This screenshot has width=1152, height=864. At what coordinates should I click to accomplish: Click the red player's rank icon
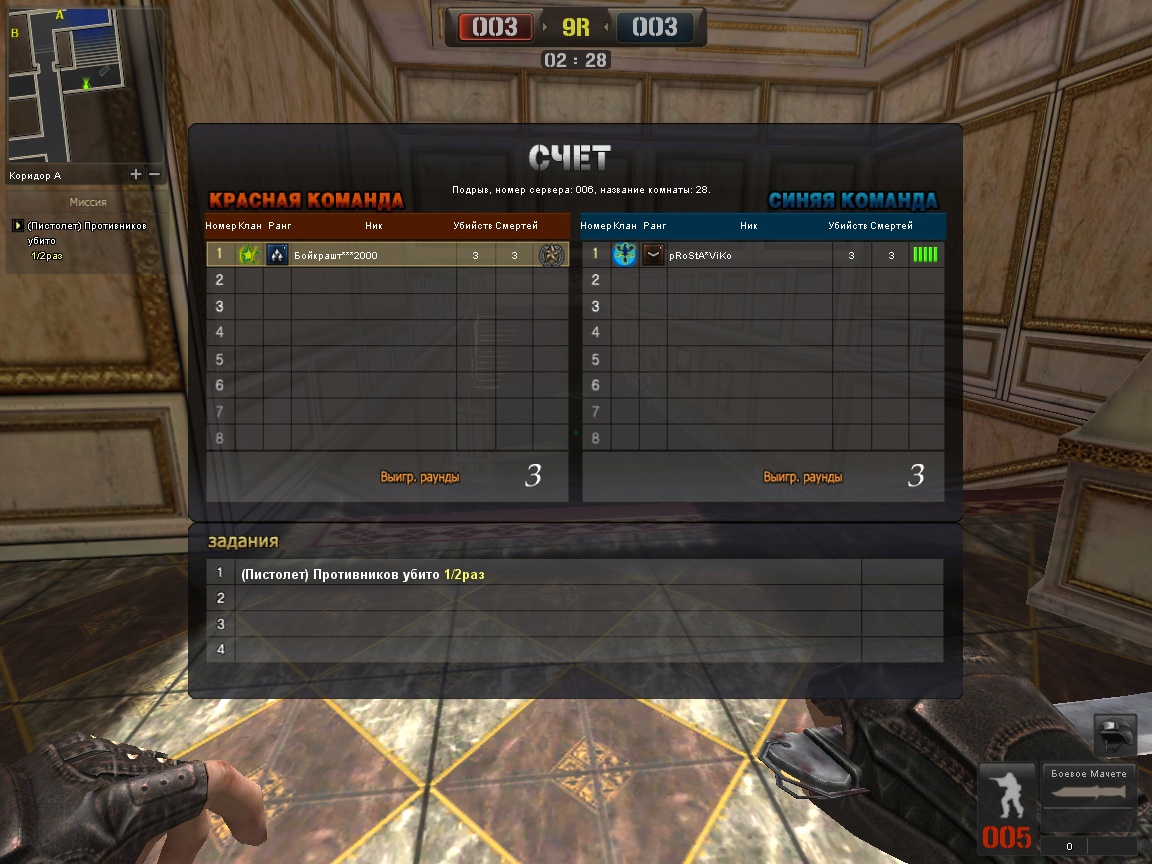(277, 255)
